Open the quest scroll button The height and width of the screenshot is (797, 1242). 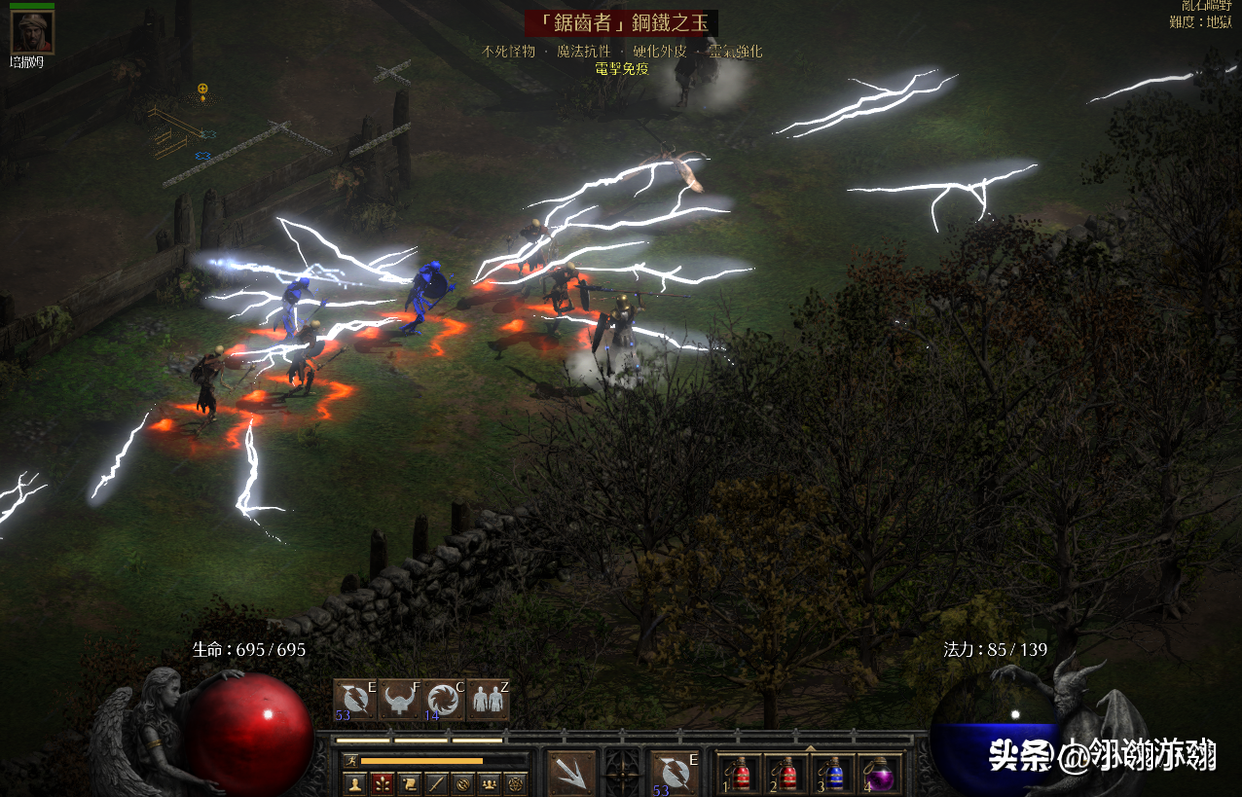409,783
